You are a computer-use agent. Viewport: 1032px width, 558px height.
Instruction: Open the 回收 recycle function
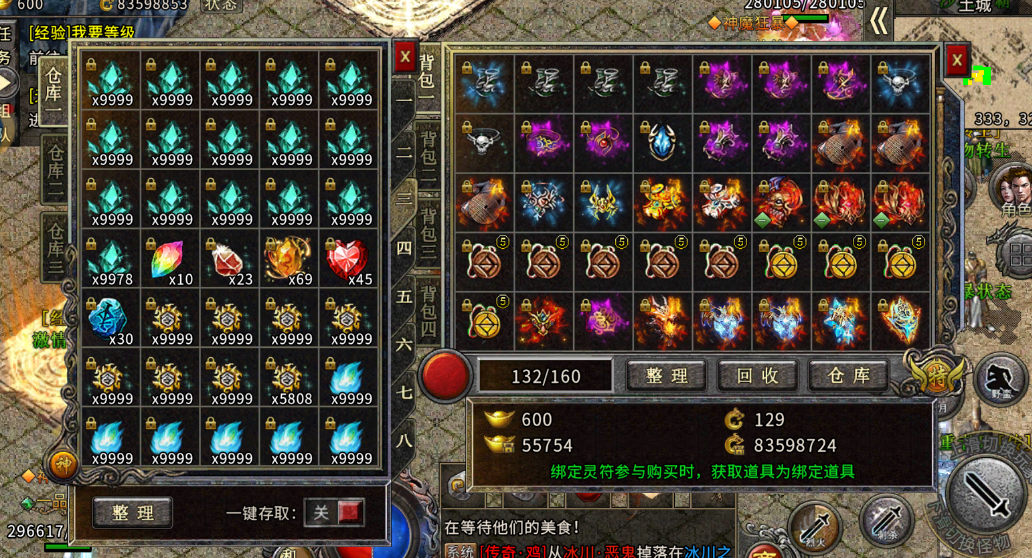(x=758, y=376)
